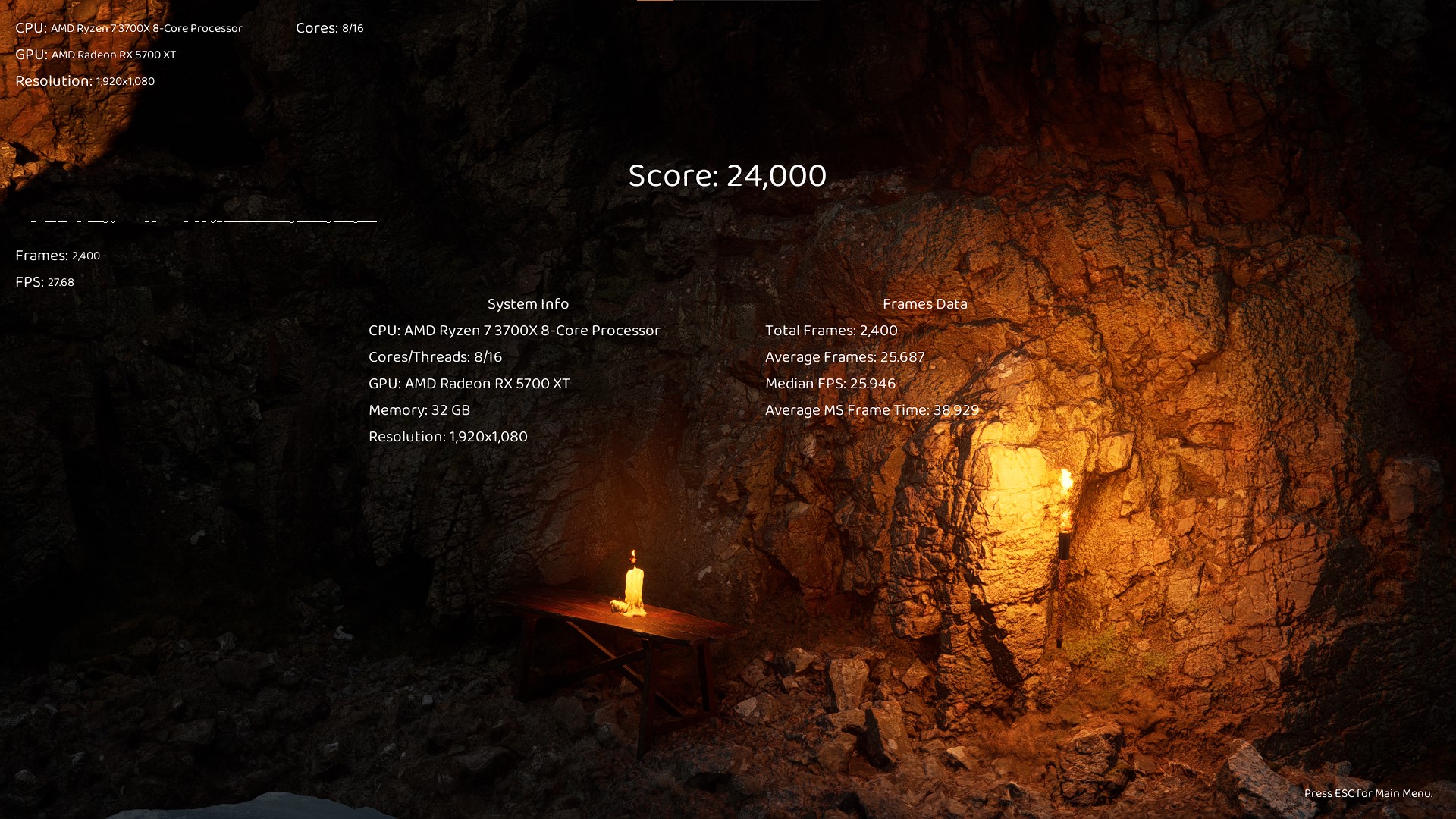Select the Resolution: 1,920x1,080 overlay entry
This screenshot has height=819, width=1456.
(x=84, y=80)
